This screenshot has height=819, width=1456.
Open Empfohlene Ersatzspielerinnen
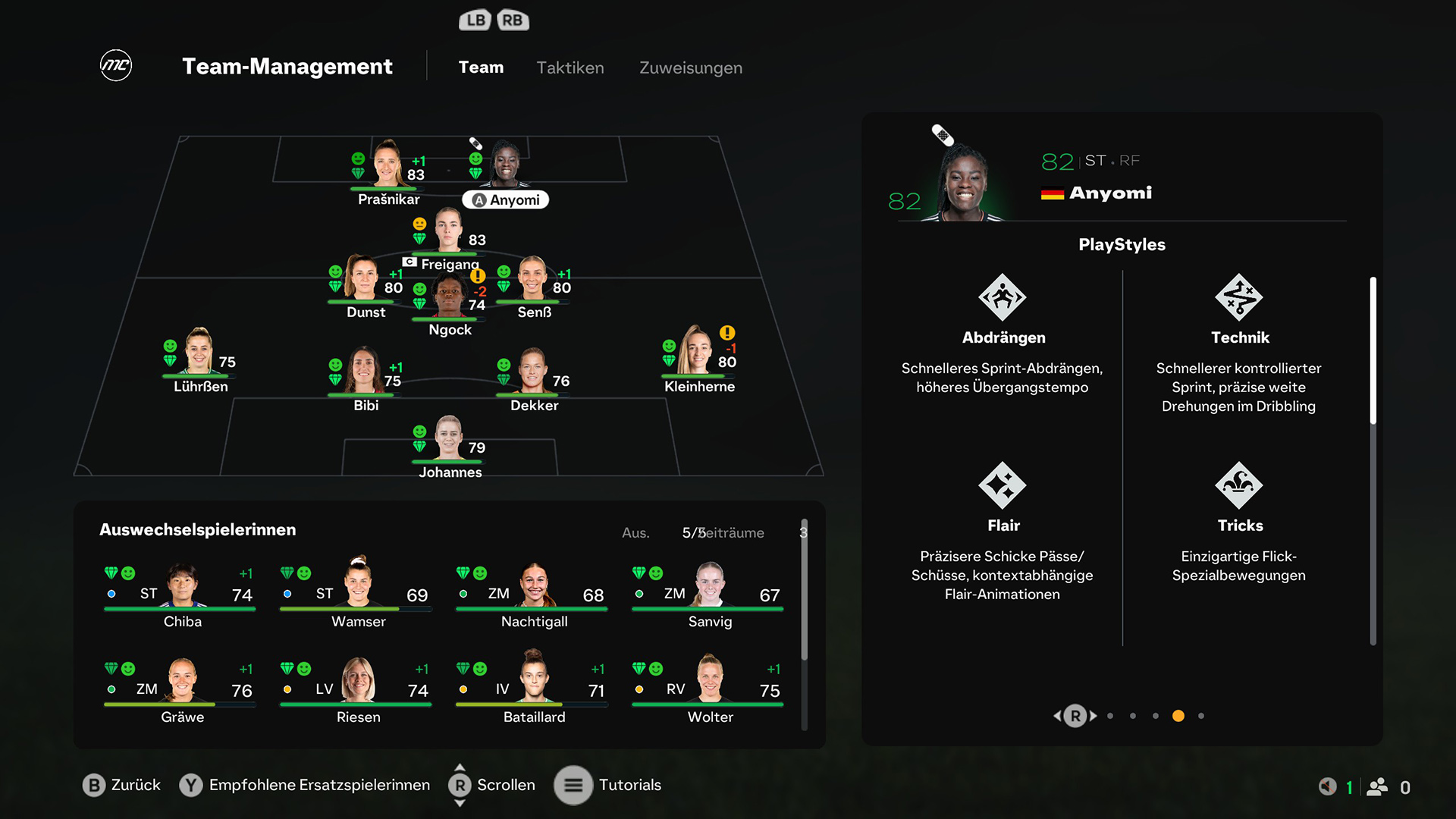click(191, 785)
